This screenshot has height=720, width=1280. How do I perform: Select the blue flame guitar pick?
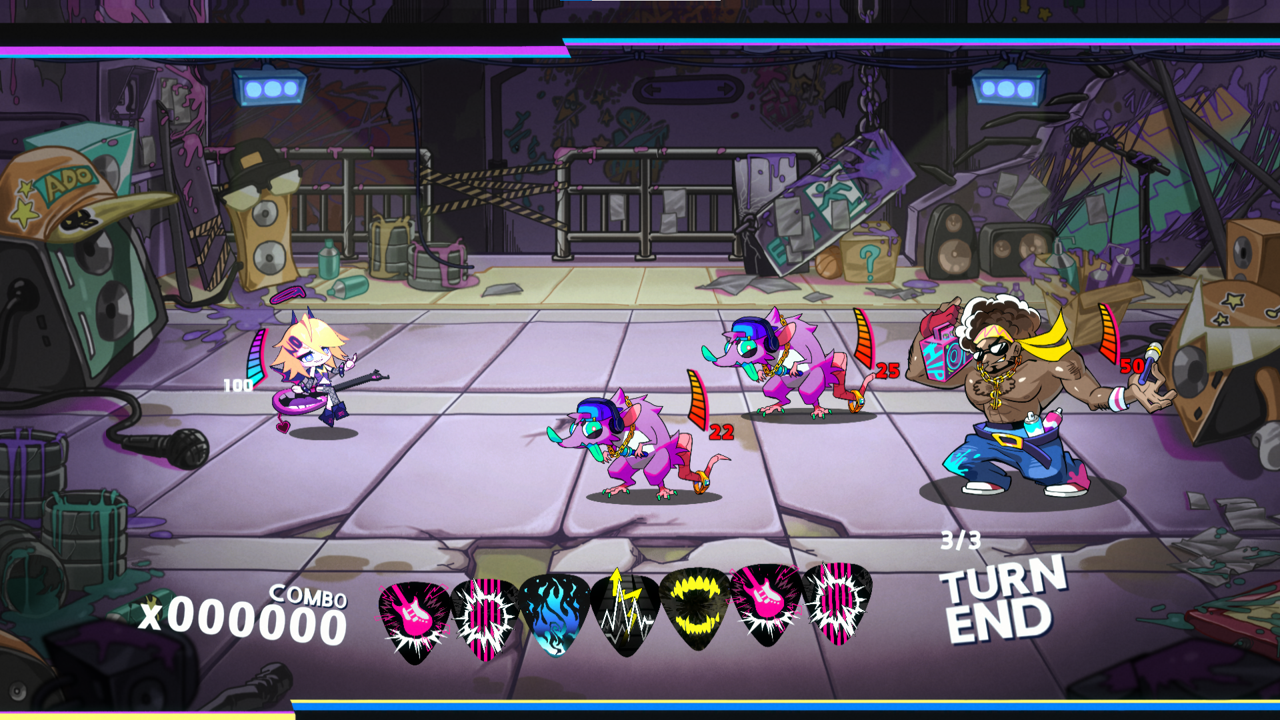click(x=554, y=613)
